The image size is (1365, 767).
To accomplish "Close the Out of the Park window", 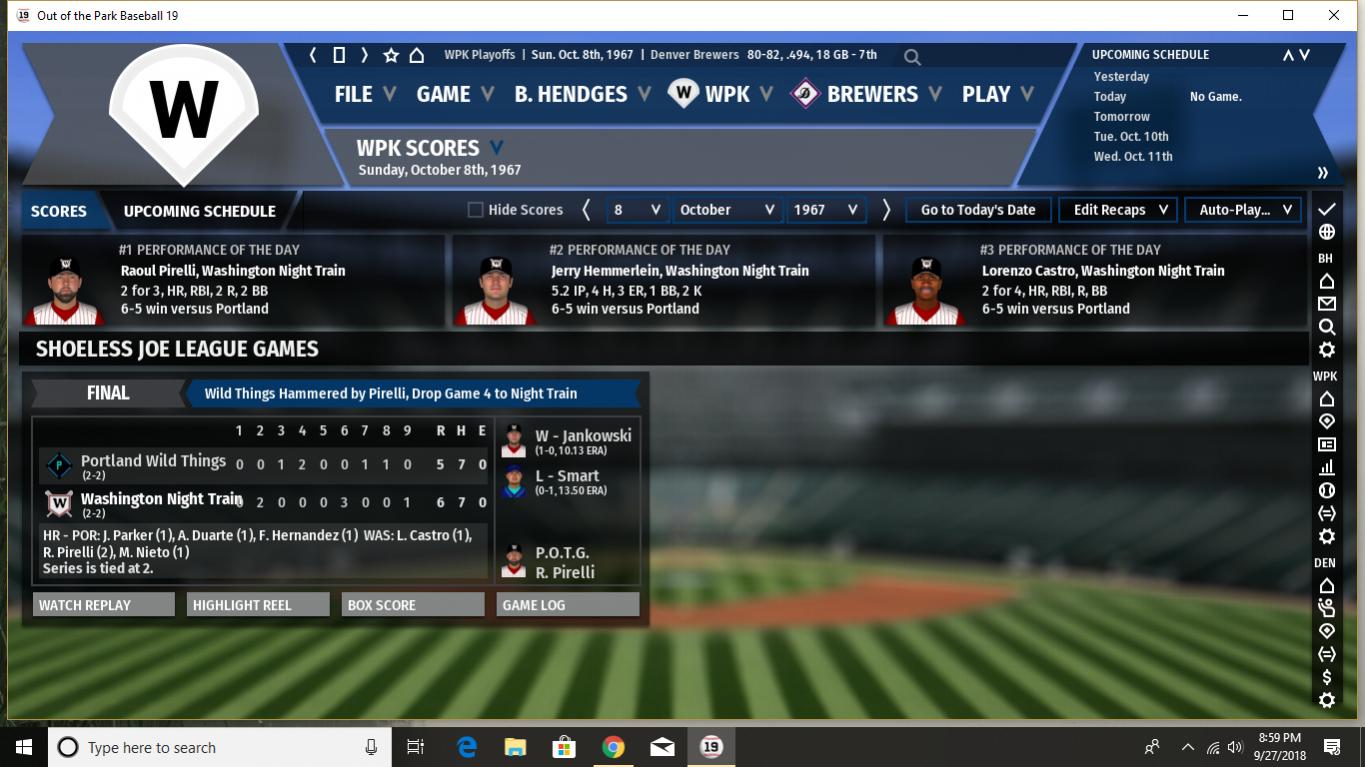I will (1334, 15).
